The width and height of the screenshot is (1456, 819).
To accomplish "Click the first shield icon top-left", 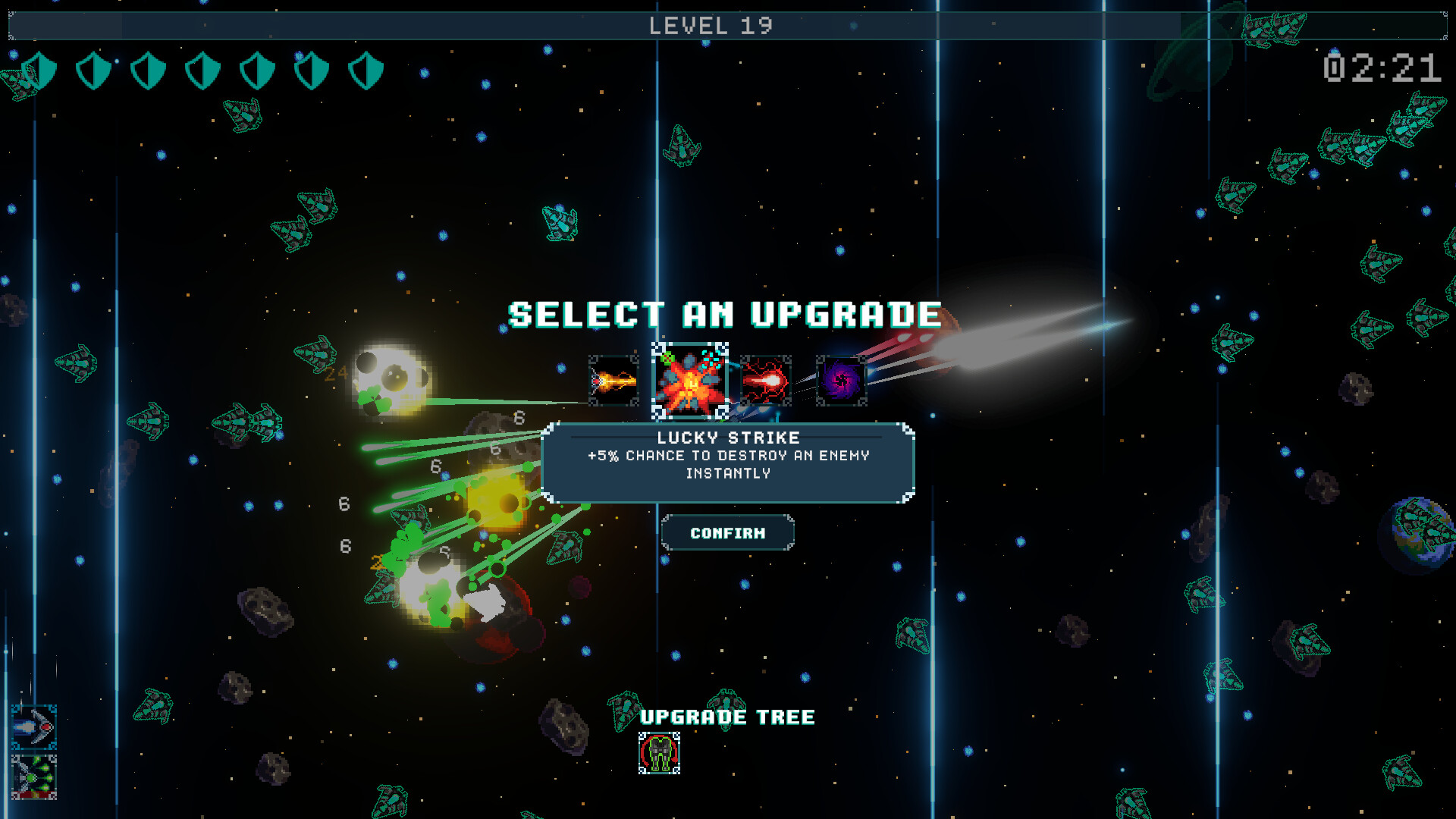I will [38, 69].
